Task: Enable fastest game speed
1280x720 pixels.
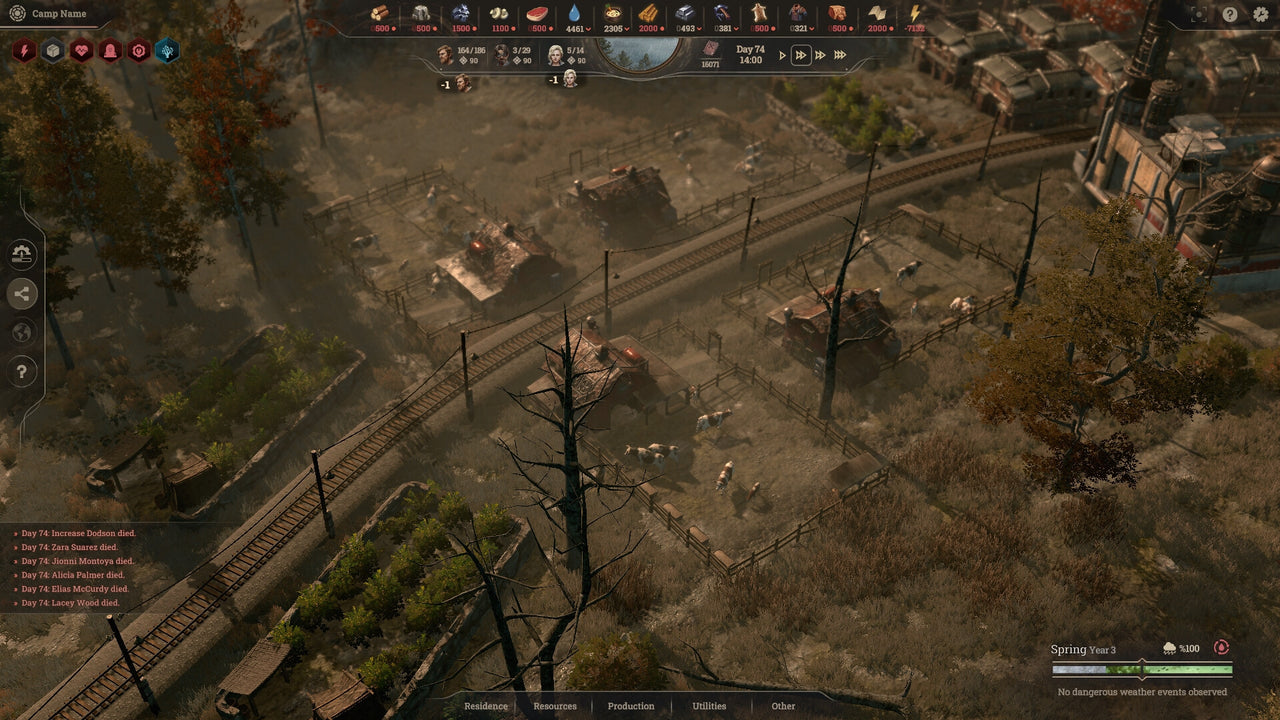Action: click(x=839, y=56)
